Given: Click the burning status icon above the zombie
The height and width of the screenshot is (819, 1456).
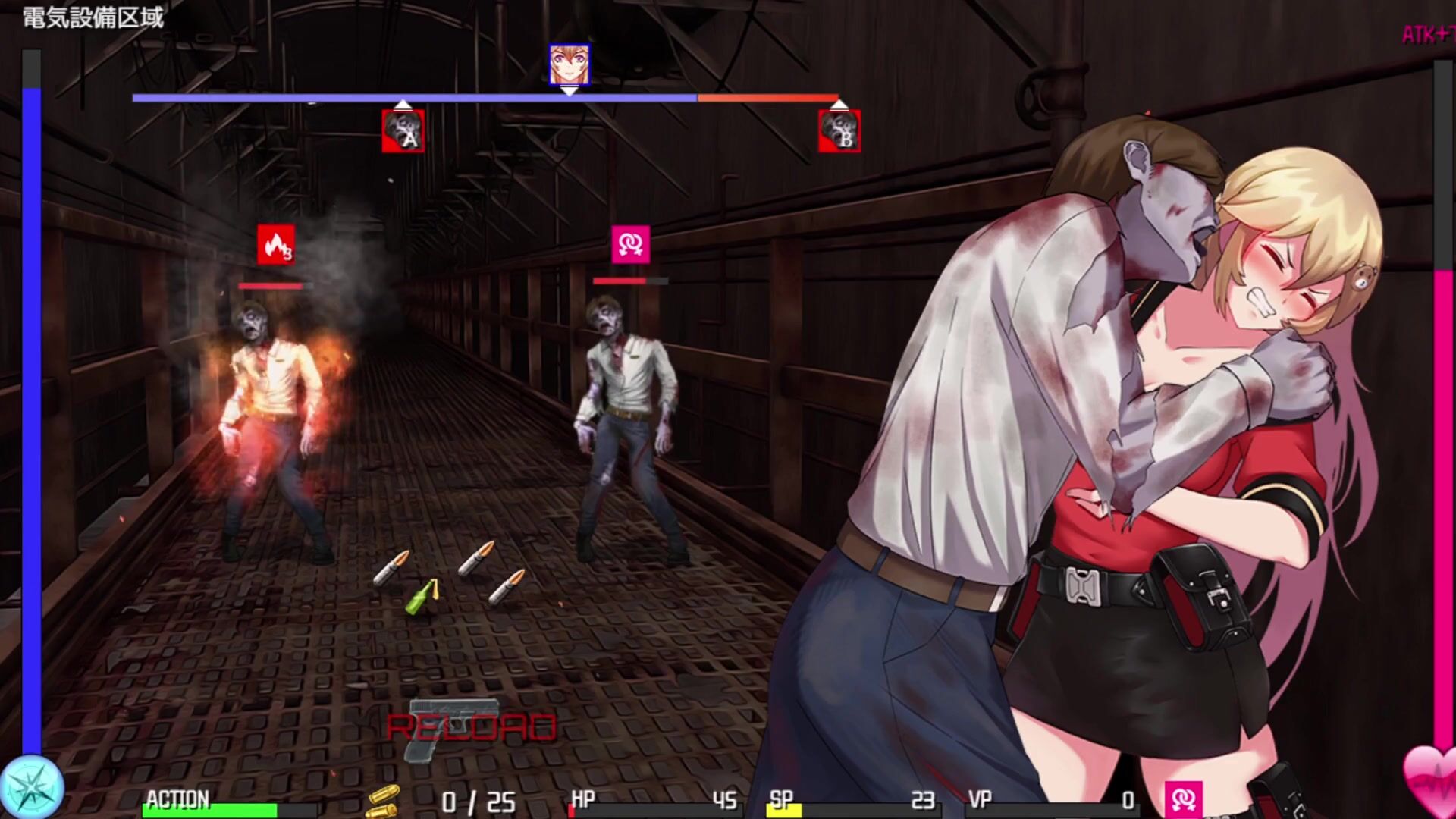Looking at the screenshot, I should [275, 244].
